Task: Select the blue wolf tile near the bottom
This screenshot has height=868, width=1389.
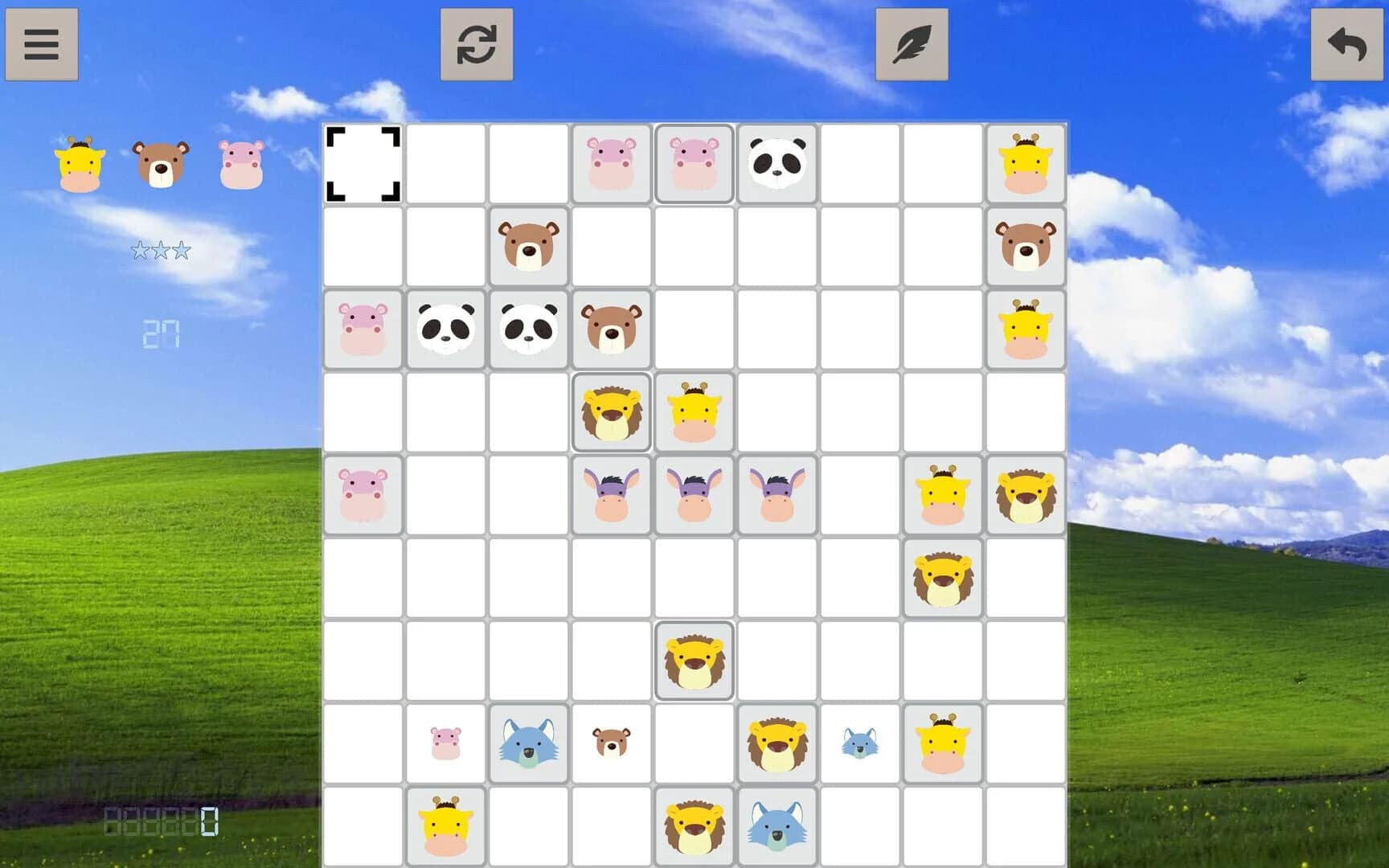Action: coord(529,743)
